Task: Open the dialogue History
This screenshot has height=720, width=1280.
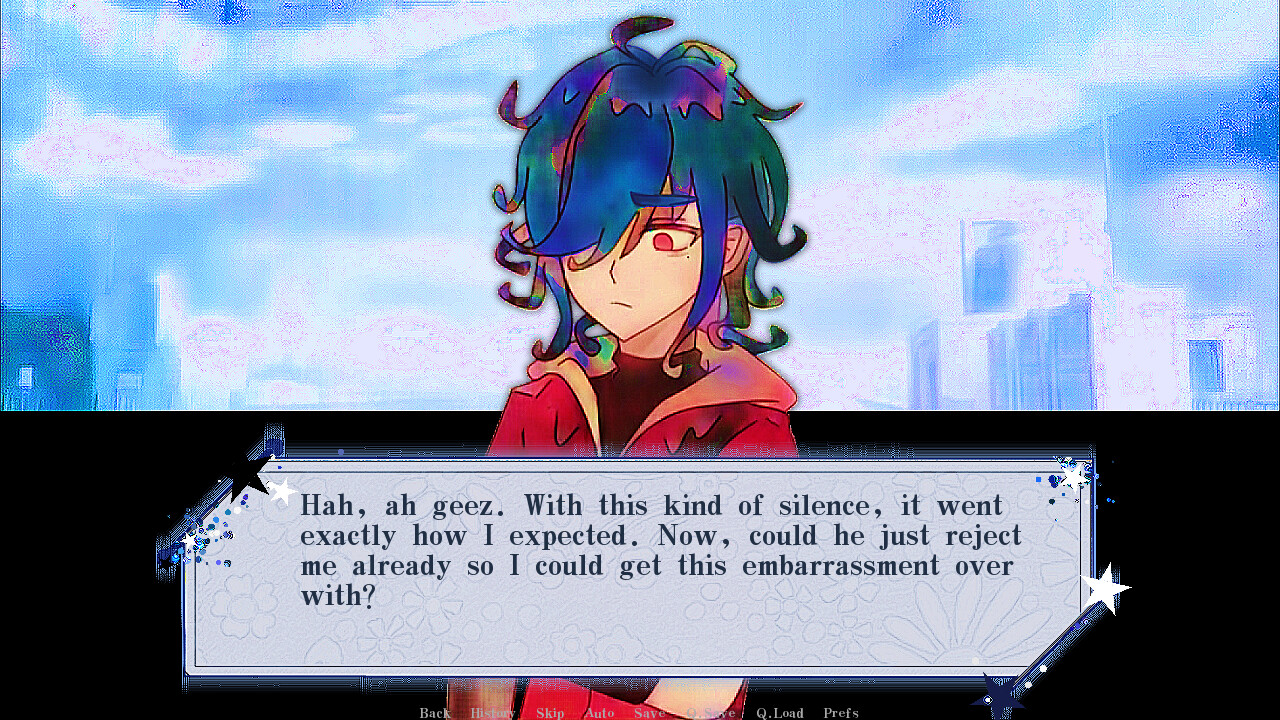Action: coord(492,713)
